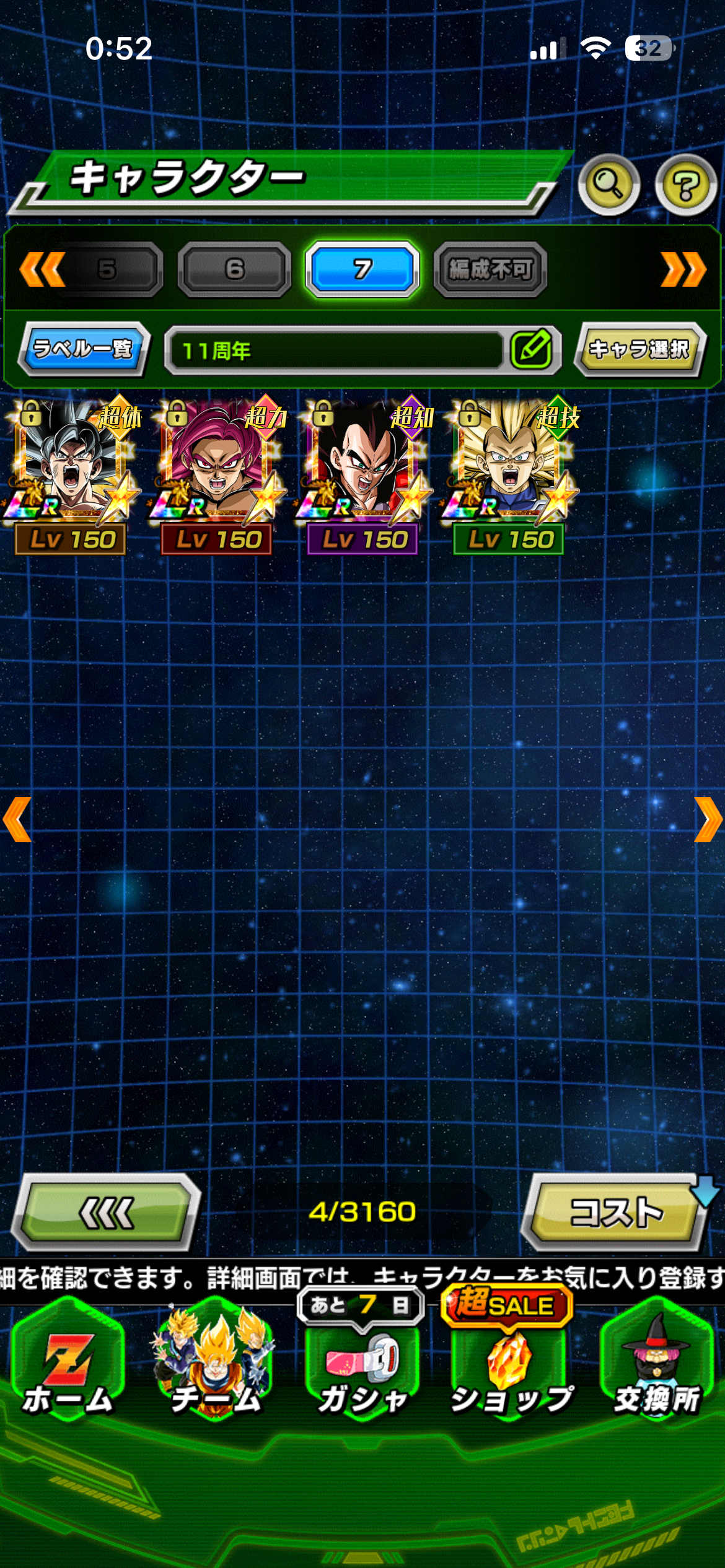This screenshot has width=725, height=1568.
Task: Switch to label tab 6
Action: pos(234,269)
